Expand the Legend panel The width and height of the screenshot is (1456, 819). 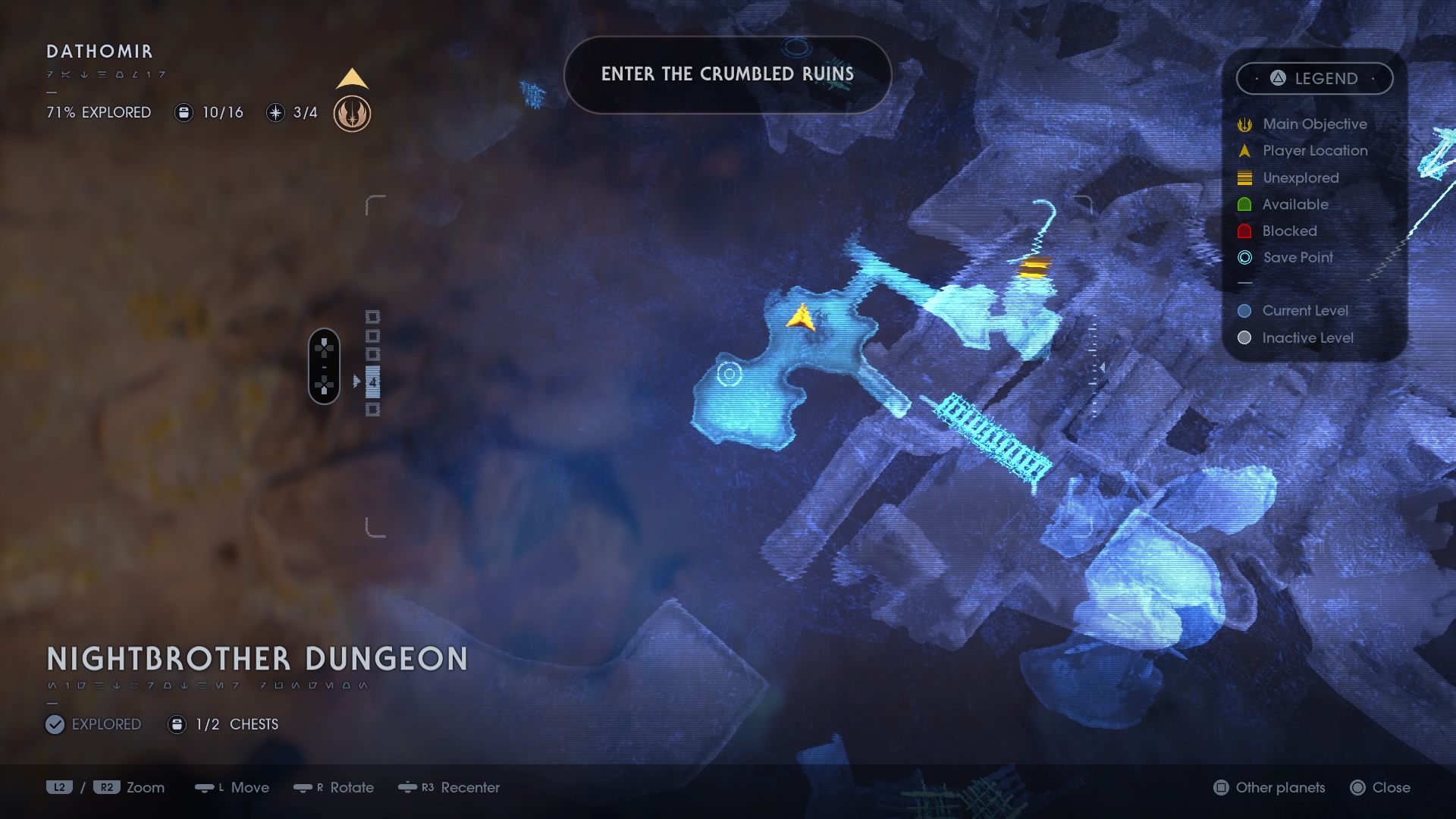1315,78
